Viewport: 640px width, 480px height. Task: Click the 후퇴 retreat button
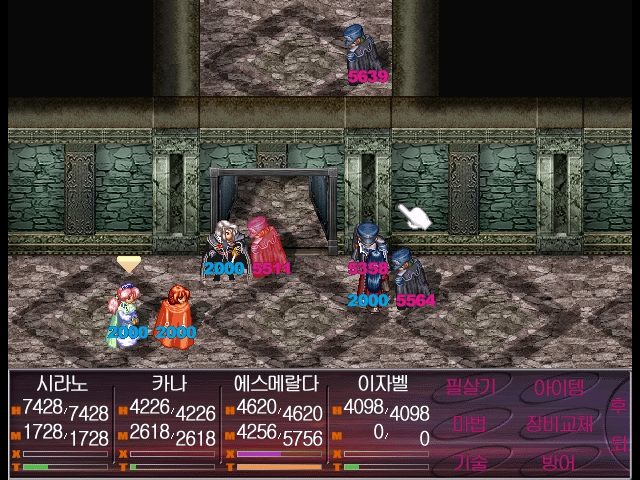[x=619, y=424]
